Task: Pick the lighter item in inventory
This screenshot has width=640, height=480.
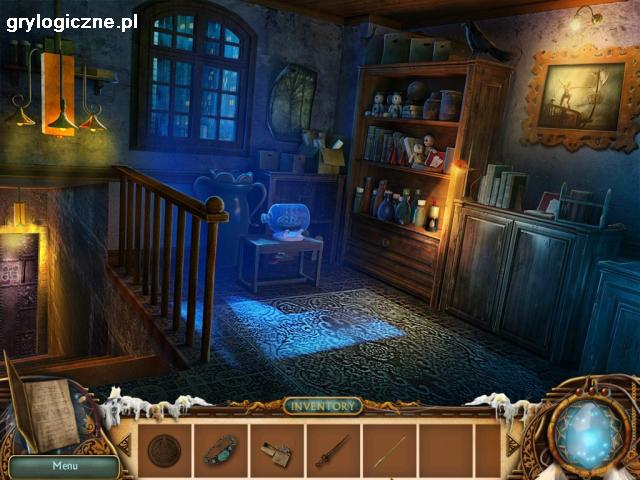Action: [x=276, y=453]
